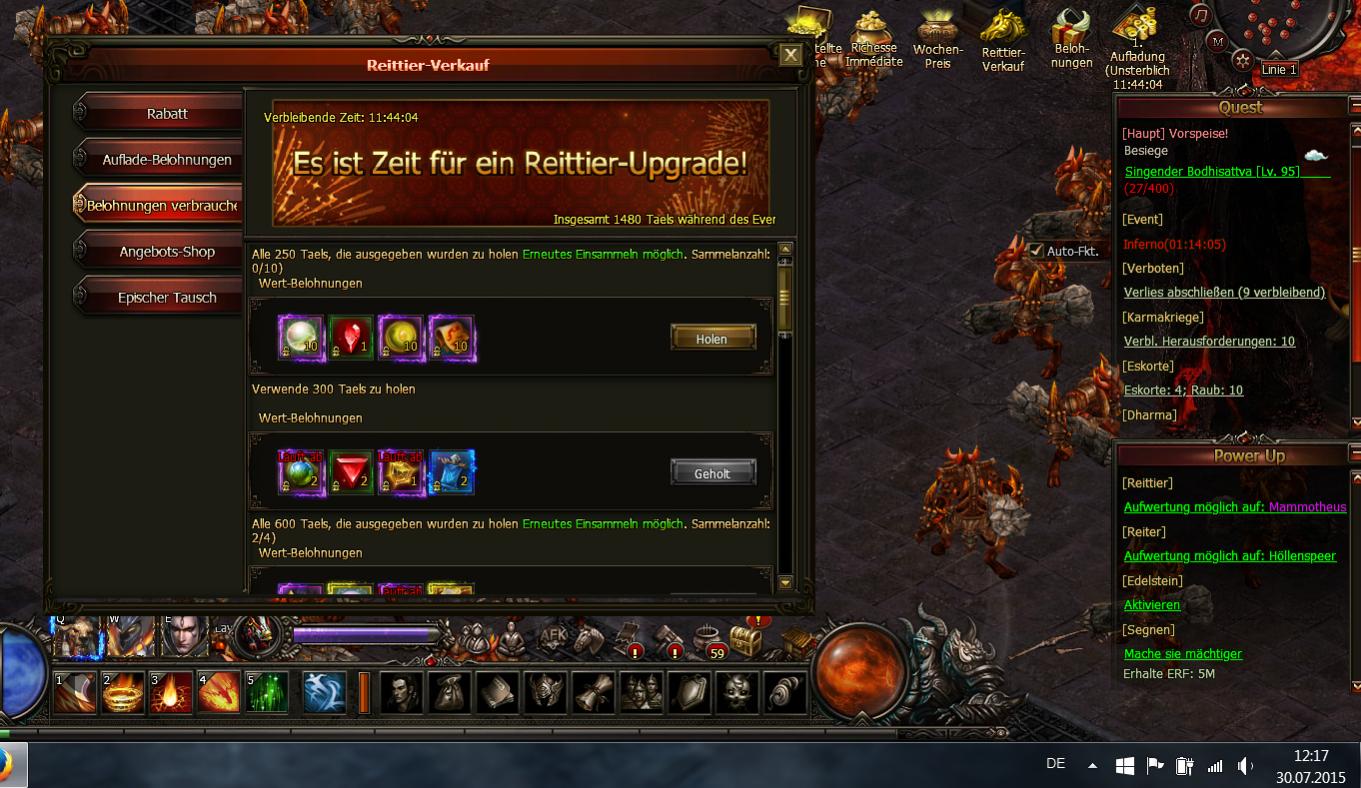Click the Firefox icon in the taskbar
This screenshot has height=788, width=1361.
(x=8, y=766)
